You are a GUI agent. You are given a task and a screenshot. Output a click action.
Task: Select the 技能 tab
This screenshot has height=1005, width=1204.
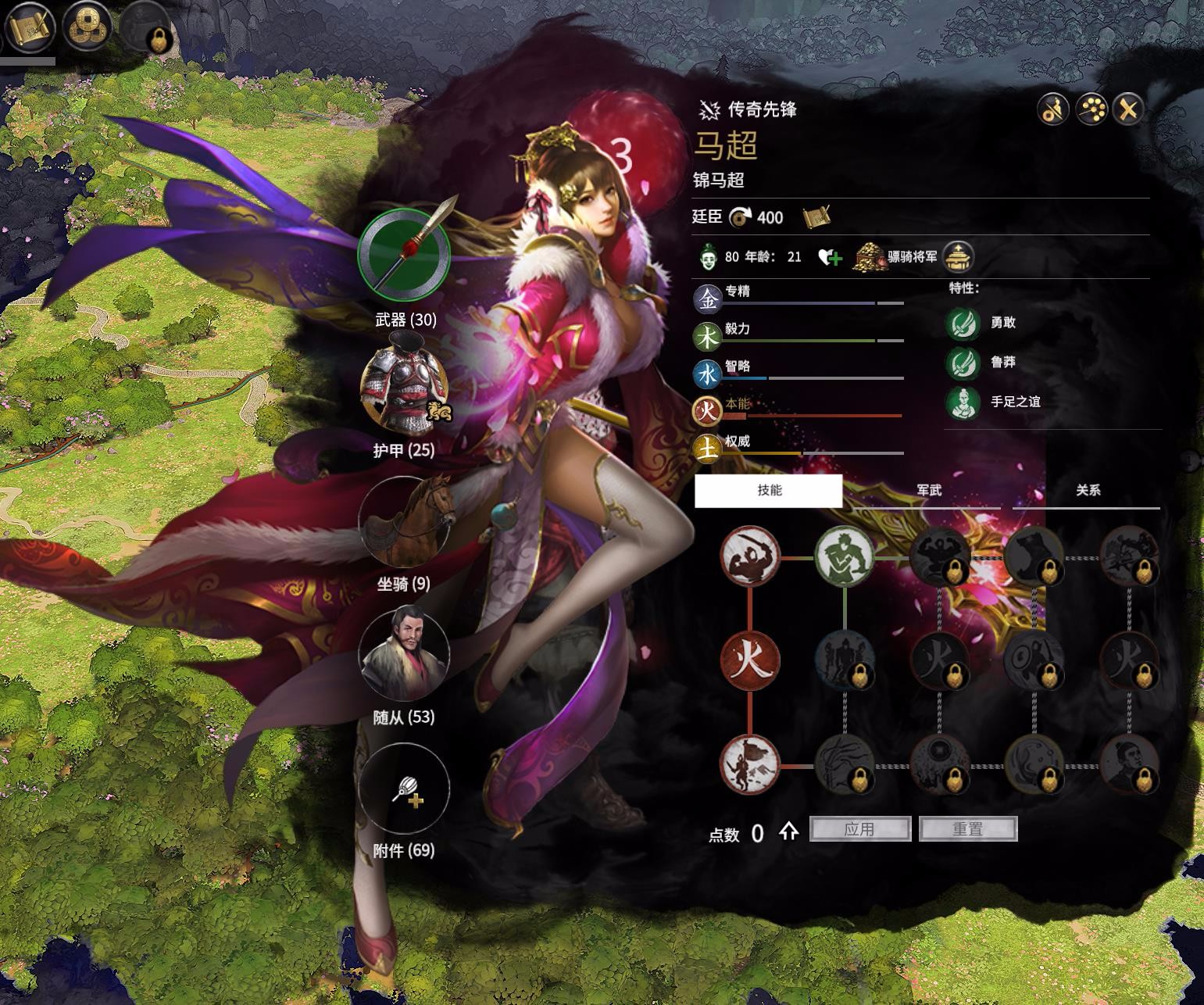point(769,491)
